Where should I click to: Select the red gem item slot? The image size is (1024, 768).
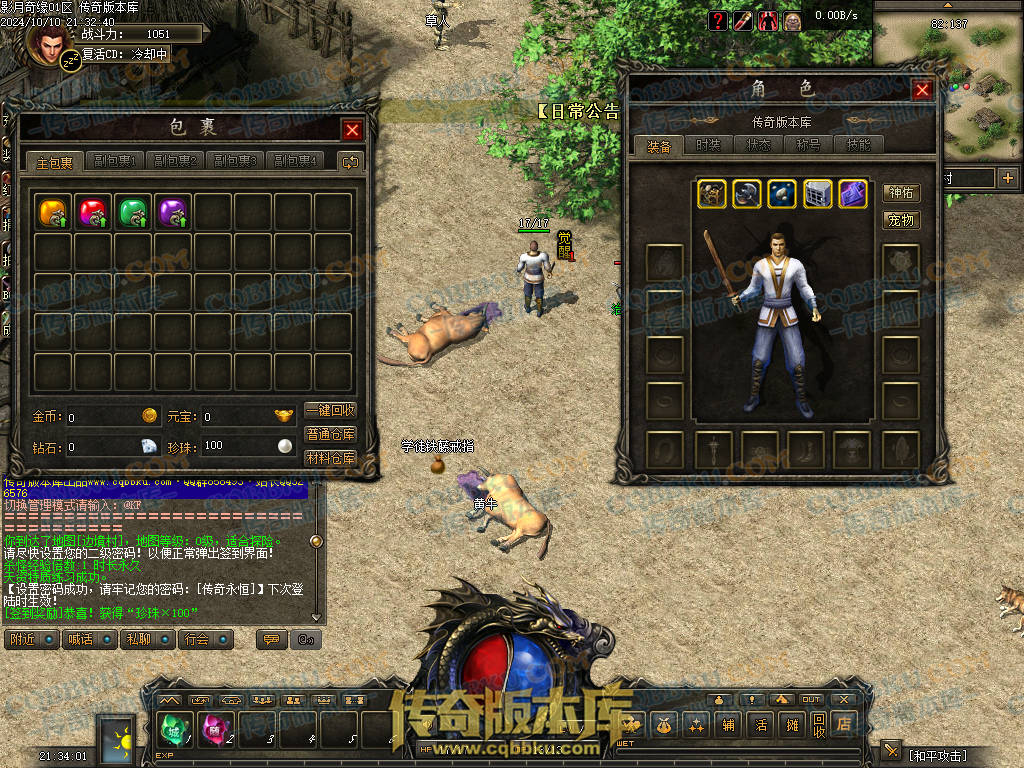pos(93,212)
